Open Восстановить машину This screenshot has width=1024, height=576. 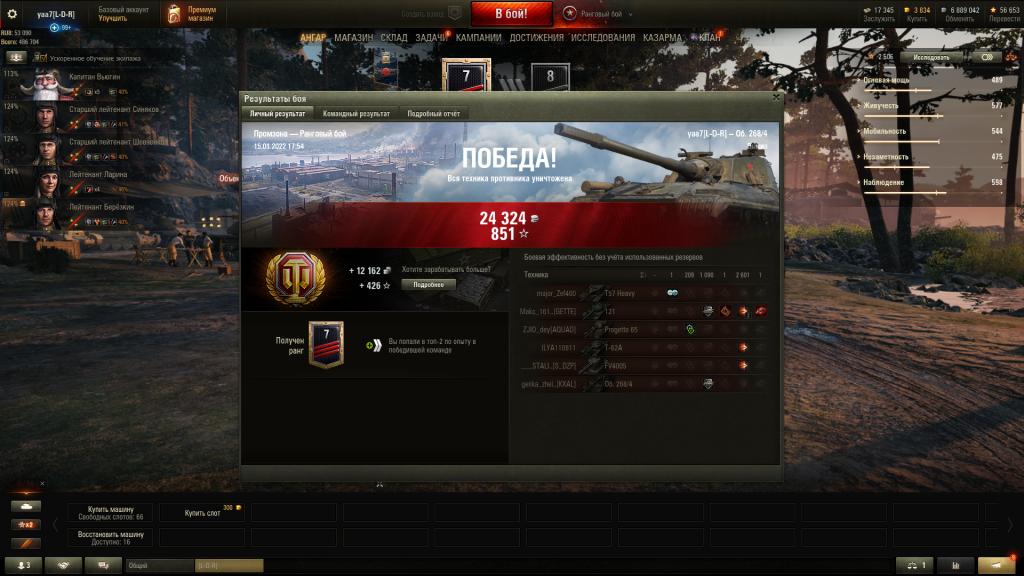(109, 538)
